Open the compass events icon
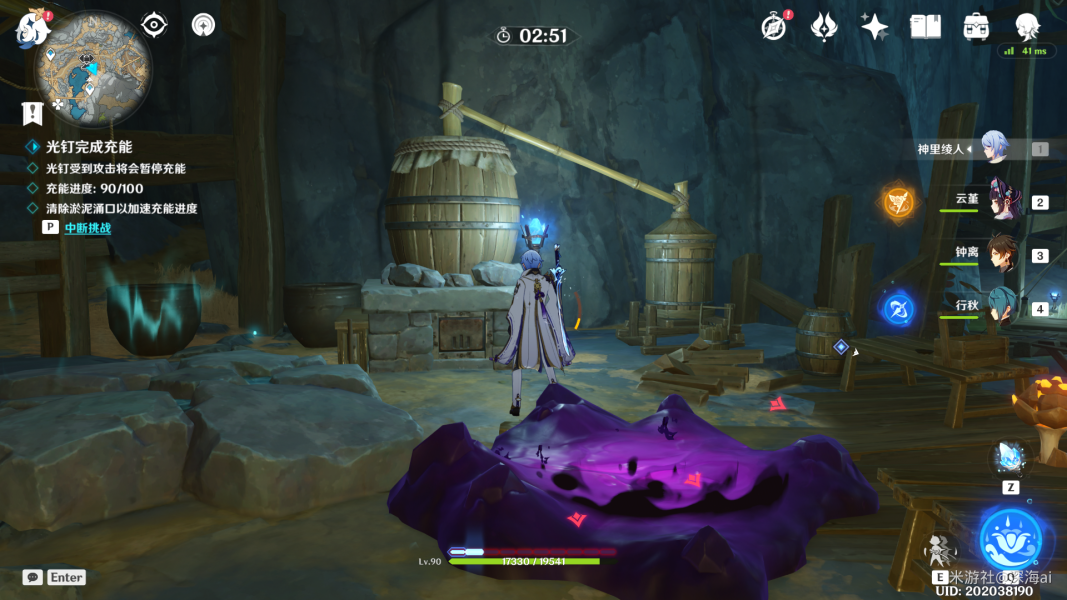This screenshot has height=600, width=1067. [x=774, y=27]
